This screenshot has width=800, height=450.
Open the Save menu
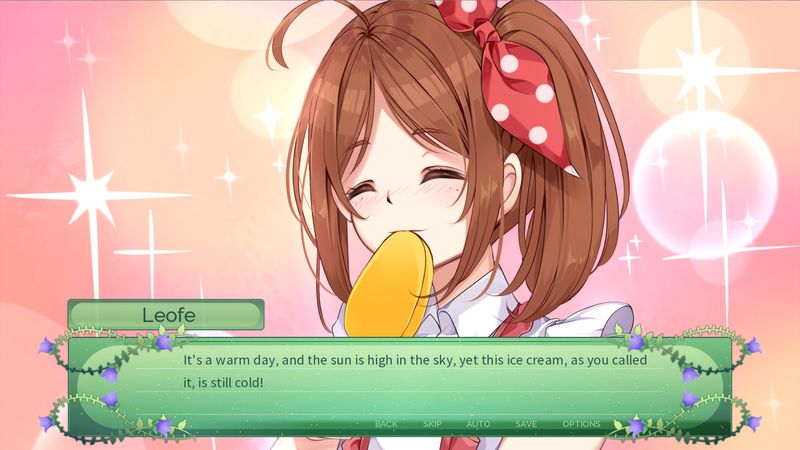[526, 424]
